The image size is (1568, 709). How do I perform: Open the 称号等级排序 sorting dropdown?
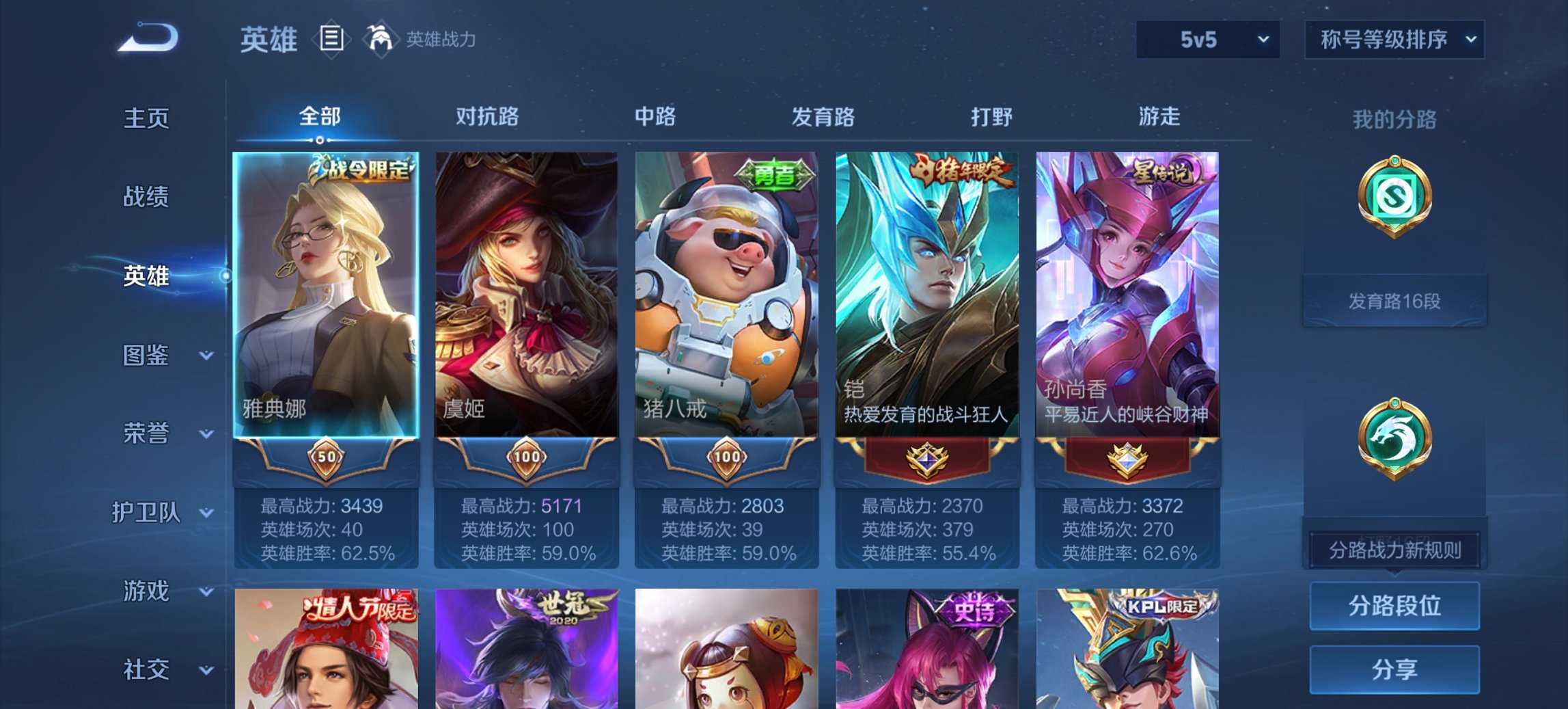pos(1394,39)
